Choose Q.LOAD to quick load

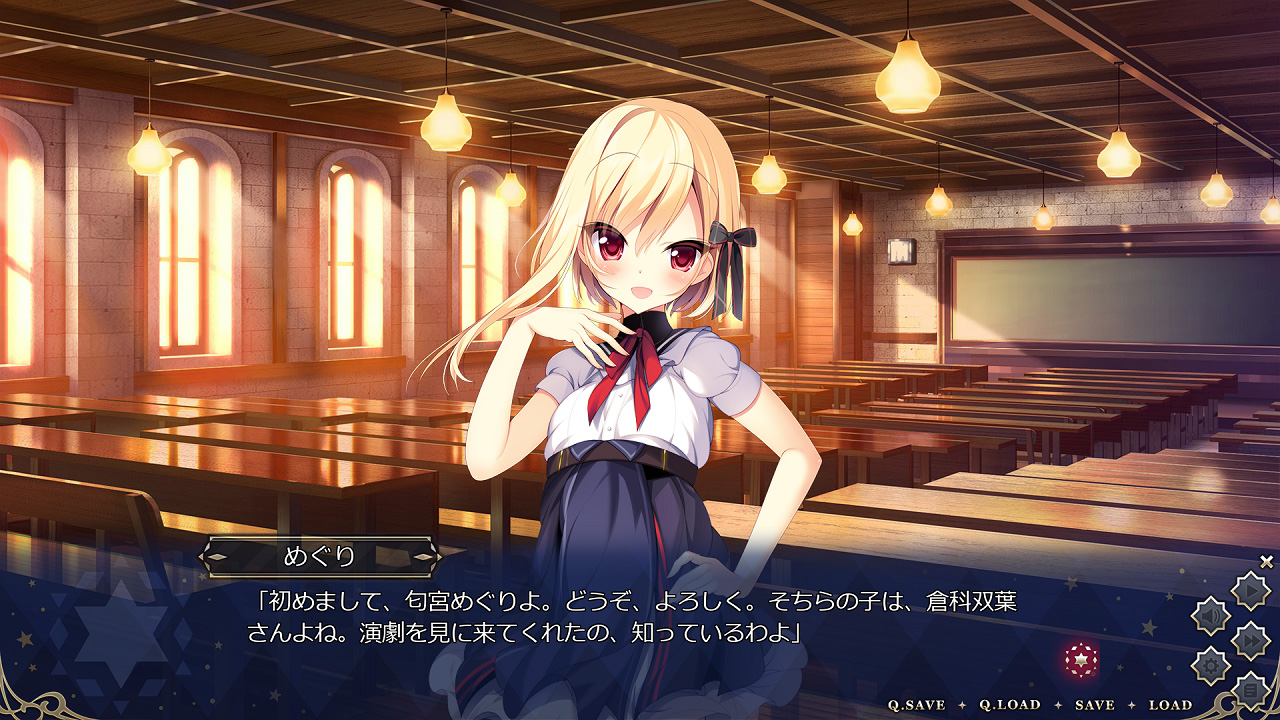1010,705
